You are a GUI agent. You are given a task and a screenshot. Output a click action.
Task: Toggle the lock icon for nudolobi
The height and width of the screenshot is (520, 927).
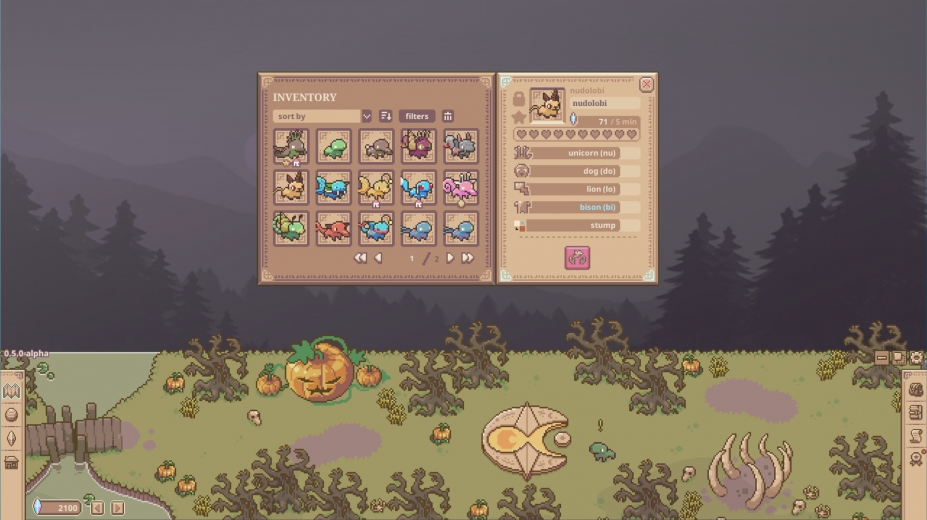[519, 99]
